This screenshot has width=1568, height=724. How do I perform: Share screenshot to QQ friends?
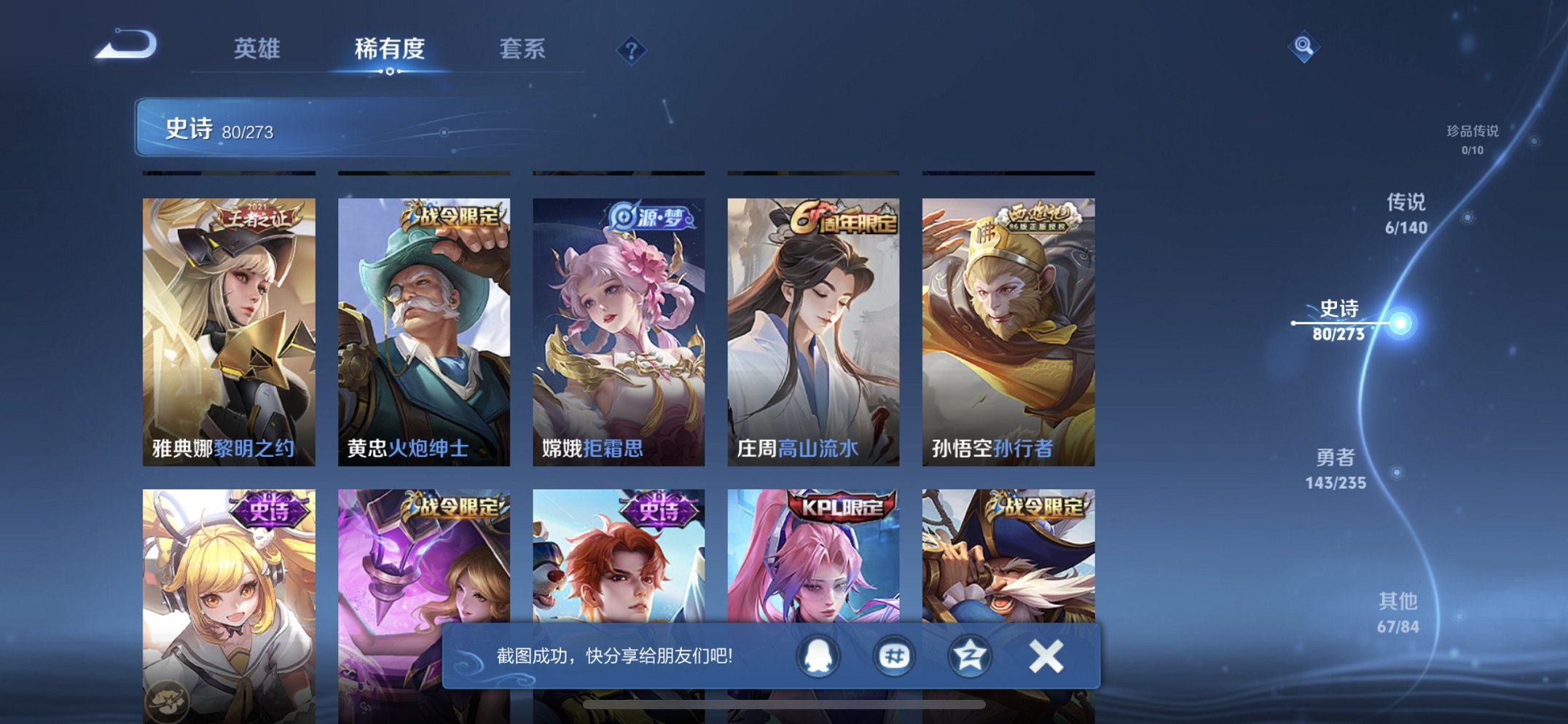click(819, 656)
